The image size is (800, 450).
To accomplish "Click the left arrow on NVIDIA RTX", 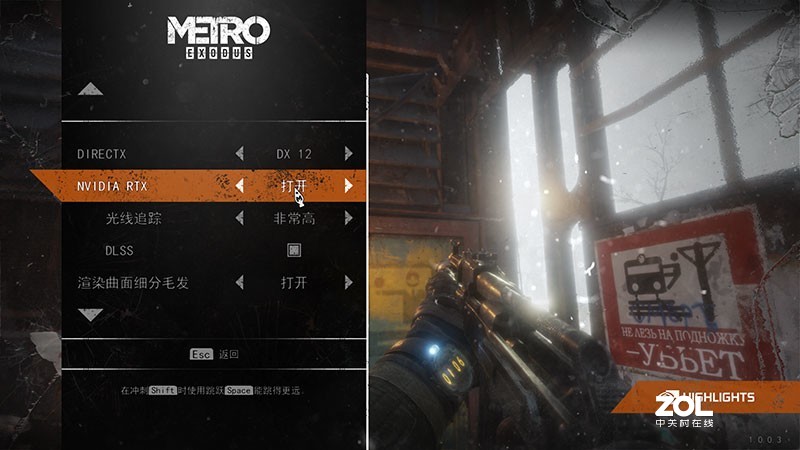I will [x=239, y=186].
